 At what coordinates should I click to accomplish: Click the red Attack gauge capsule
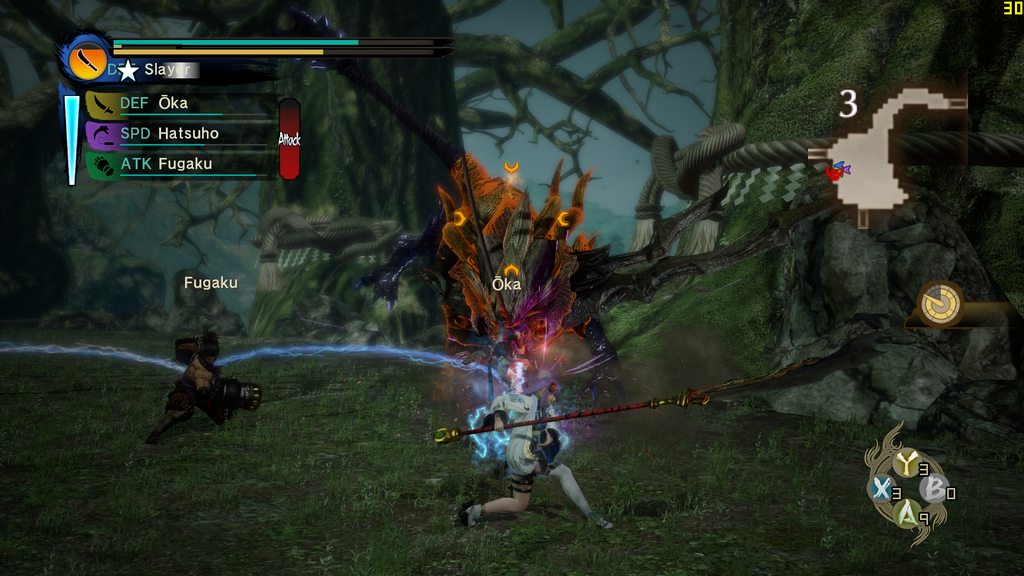tap(289, 139)
